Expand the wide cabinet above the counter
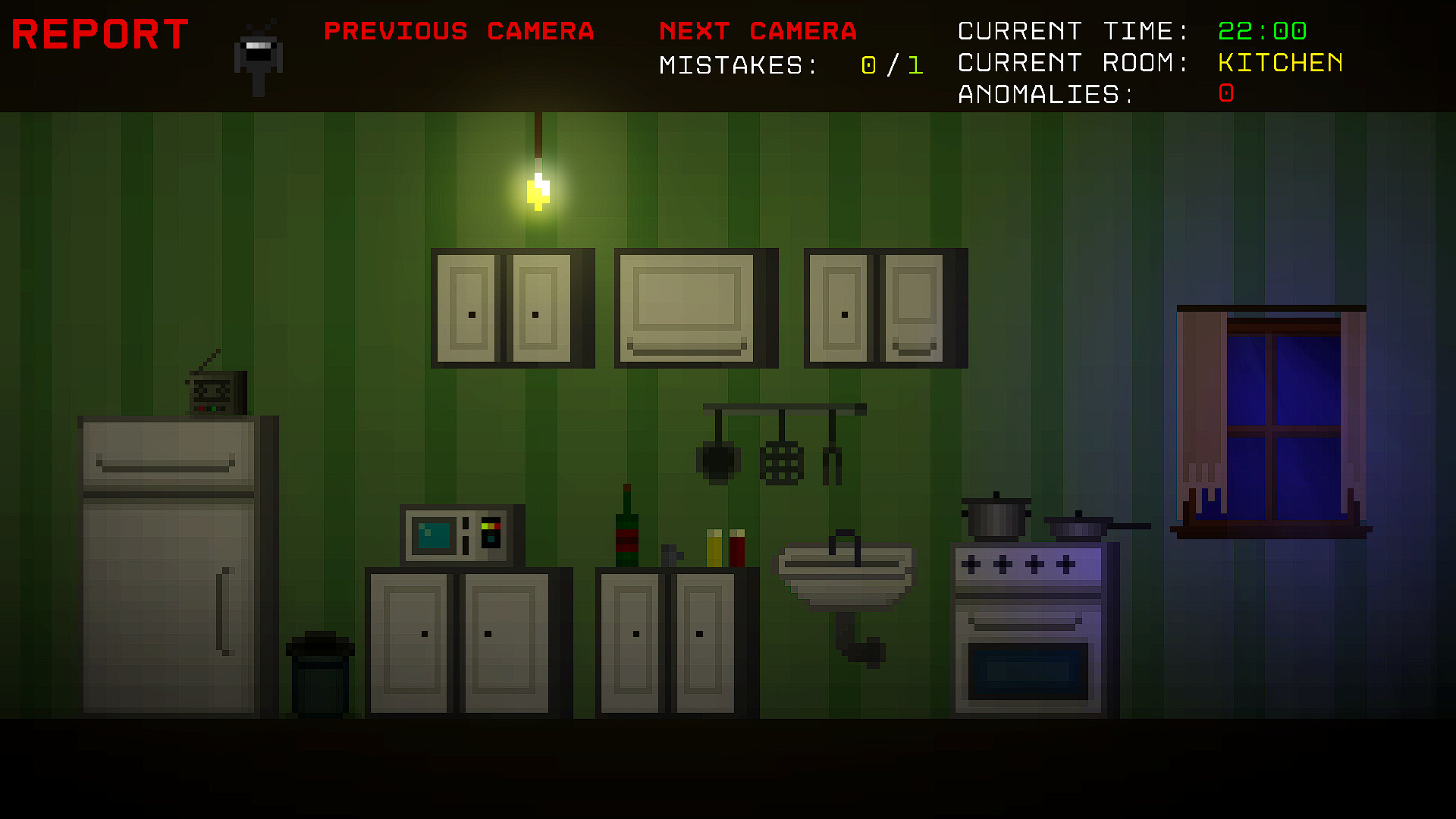Screen dimensions: 1456x819 694,307
